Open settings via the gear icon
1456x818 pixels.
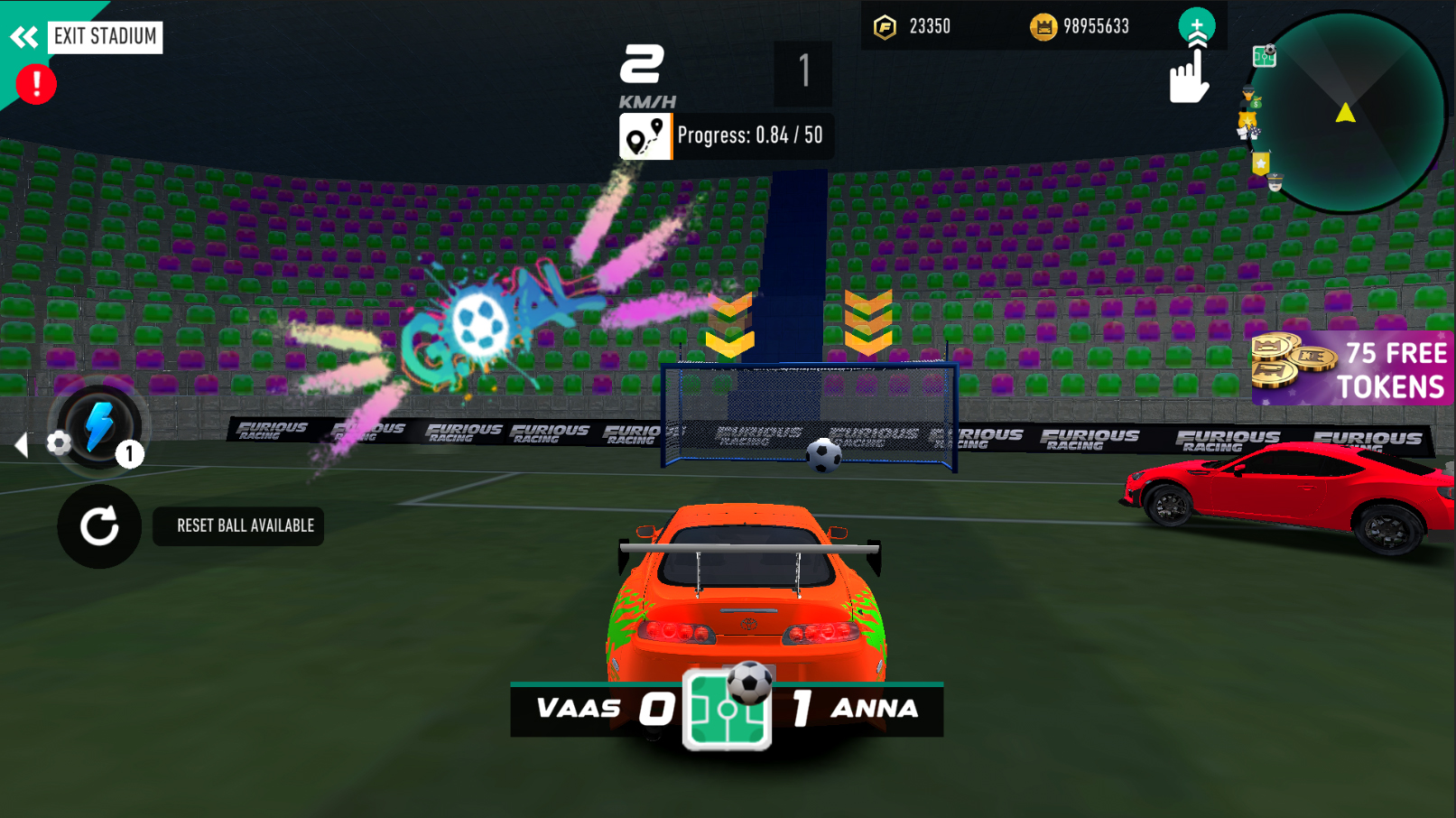[x=60, y=443]
